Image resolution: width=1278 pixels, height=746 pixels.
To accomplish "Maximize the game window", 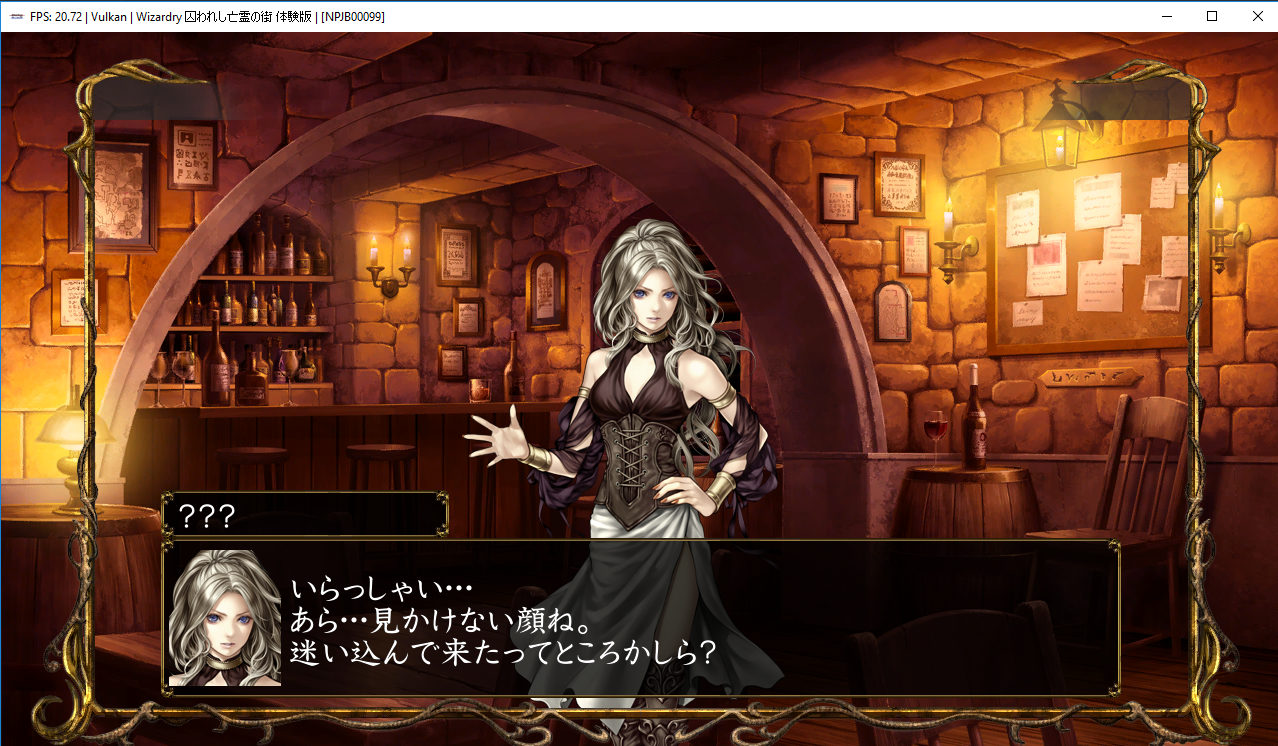I will point(1211,16).
